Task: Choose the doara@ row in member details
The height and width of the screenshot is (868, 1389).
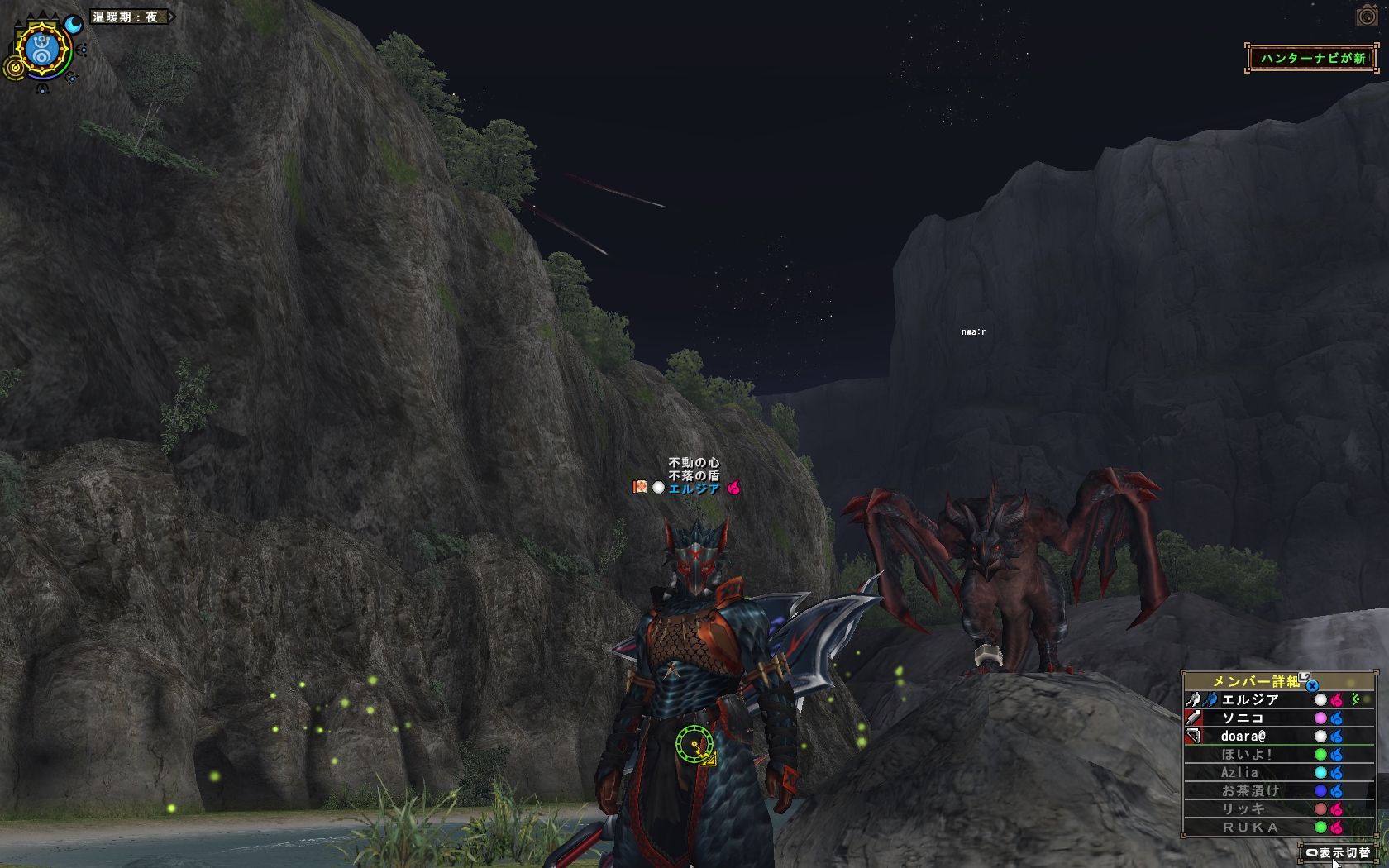Action: click(x=1243, y=737)
